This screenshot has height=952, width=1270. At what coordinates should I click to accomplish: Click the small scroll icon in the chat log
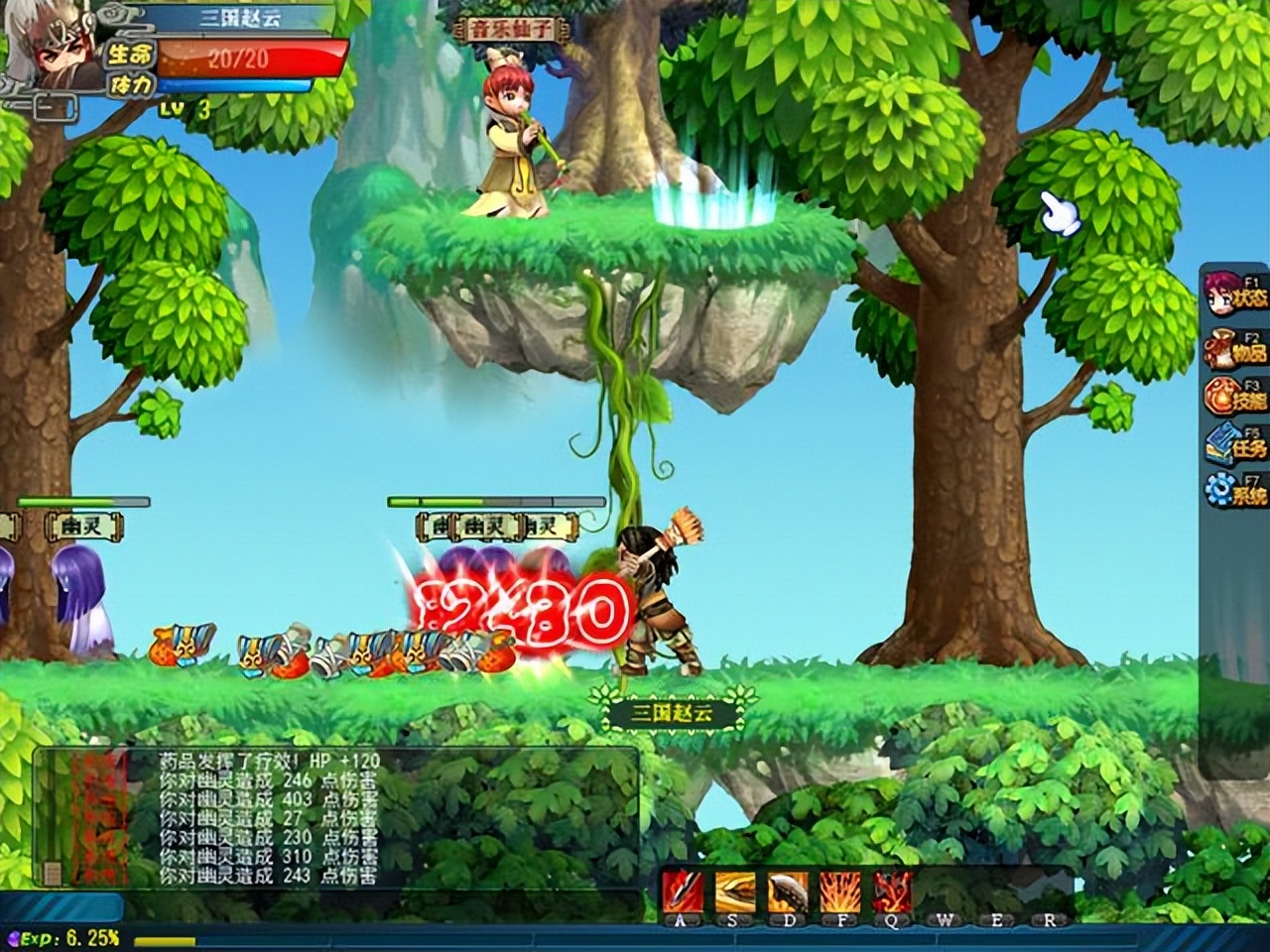[51, 873]
